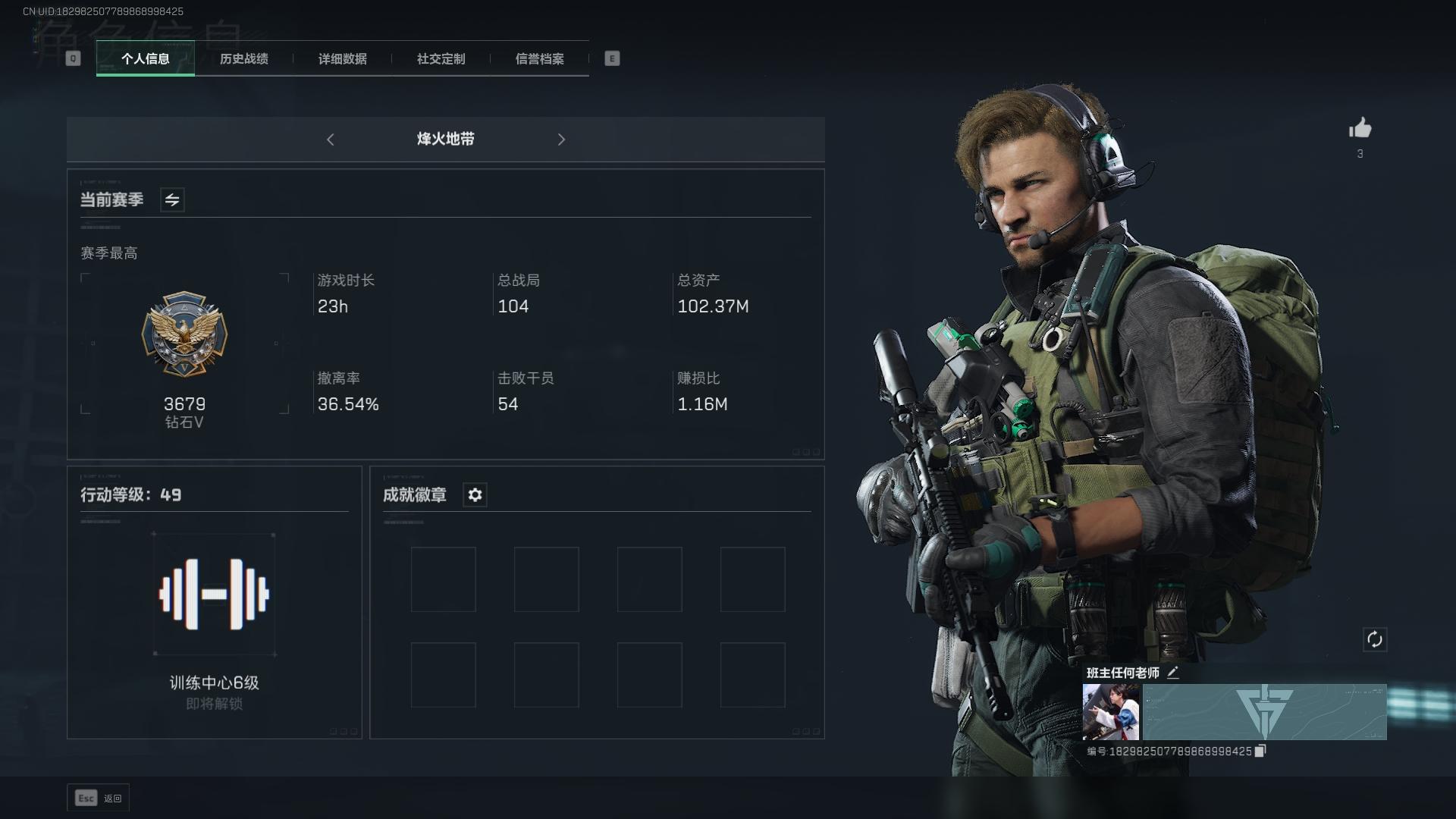This screenshot has height=819, width=1456.
Task: Open the 训练中心 dumbbell icon
Action: click(214, 594)
